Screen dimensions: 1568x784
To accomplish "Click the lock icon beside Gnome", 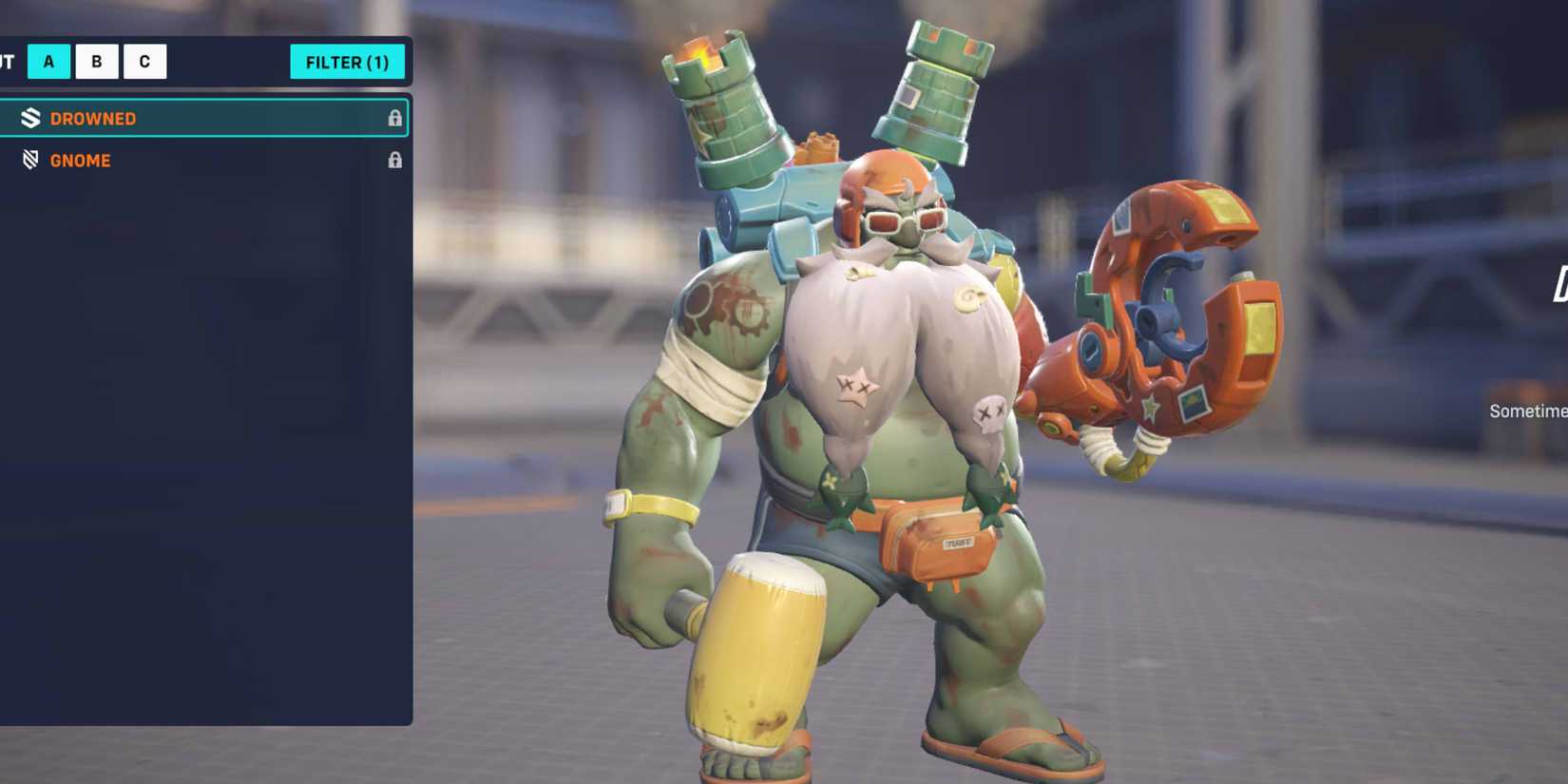I will pos(395,160).
